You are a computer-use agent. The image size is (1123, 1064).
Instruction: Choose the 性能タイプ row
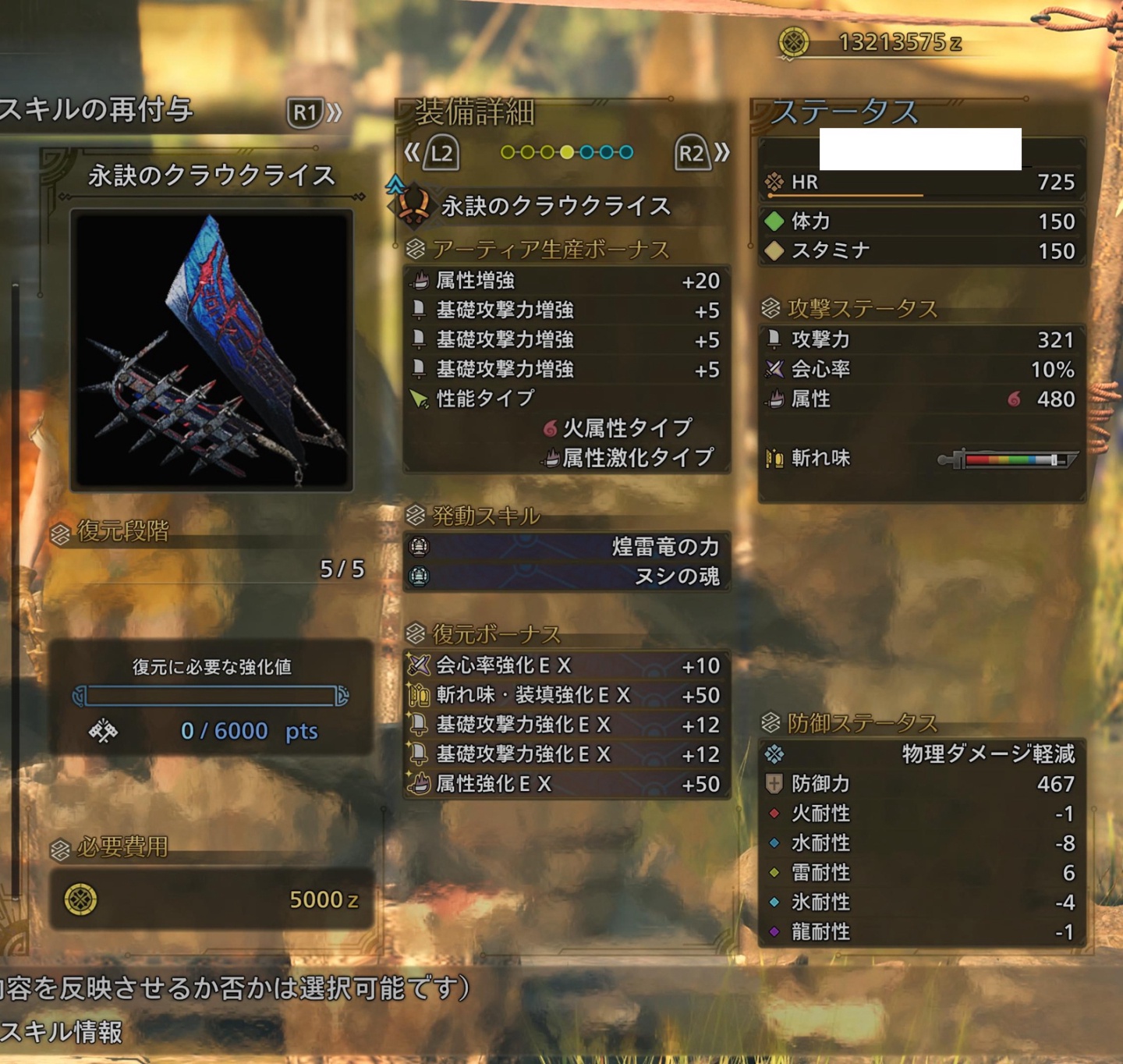point(567,399)
